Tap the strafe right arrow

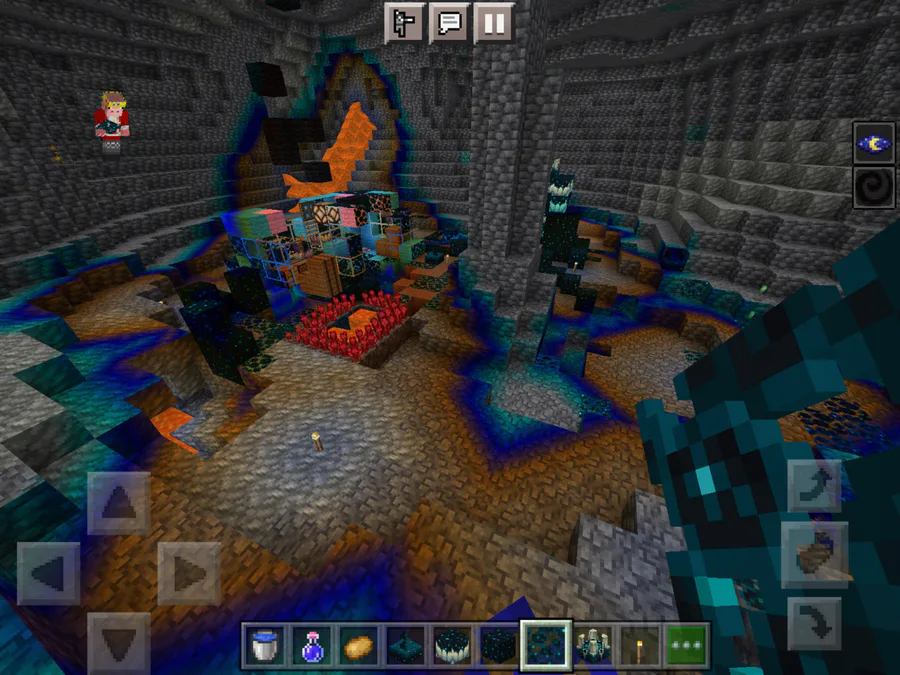(x=189, y=573)
